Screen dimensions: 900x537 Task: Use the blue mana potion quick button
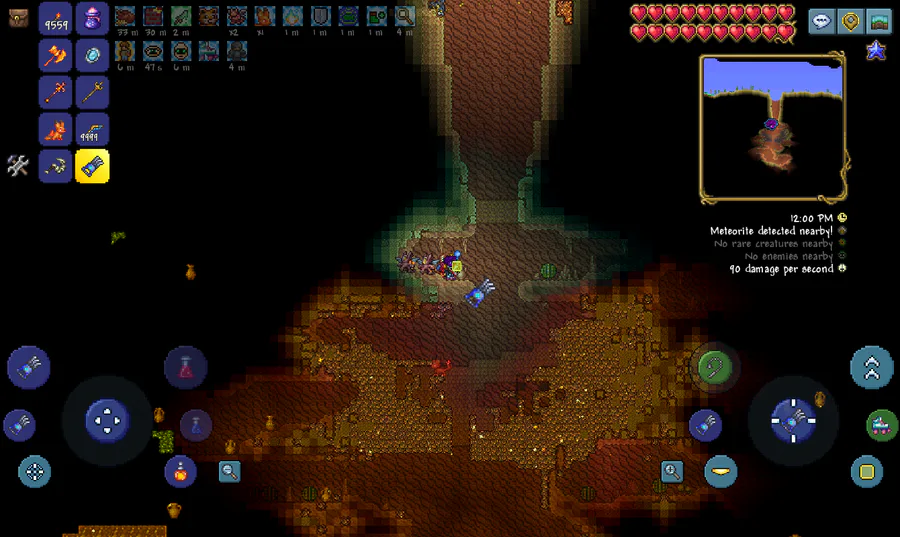click(x=196, y=425)
